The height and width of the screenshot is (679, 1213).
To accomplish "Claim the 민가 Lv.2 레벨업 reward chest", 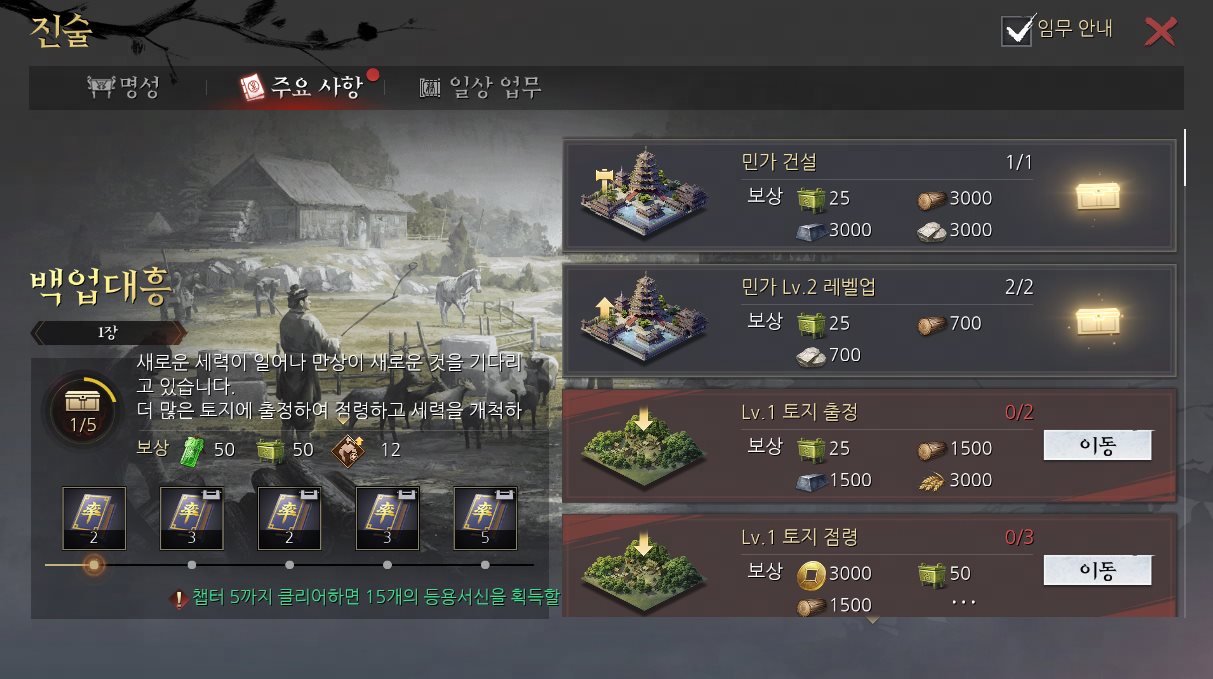I will [1097, 320].
